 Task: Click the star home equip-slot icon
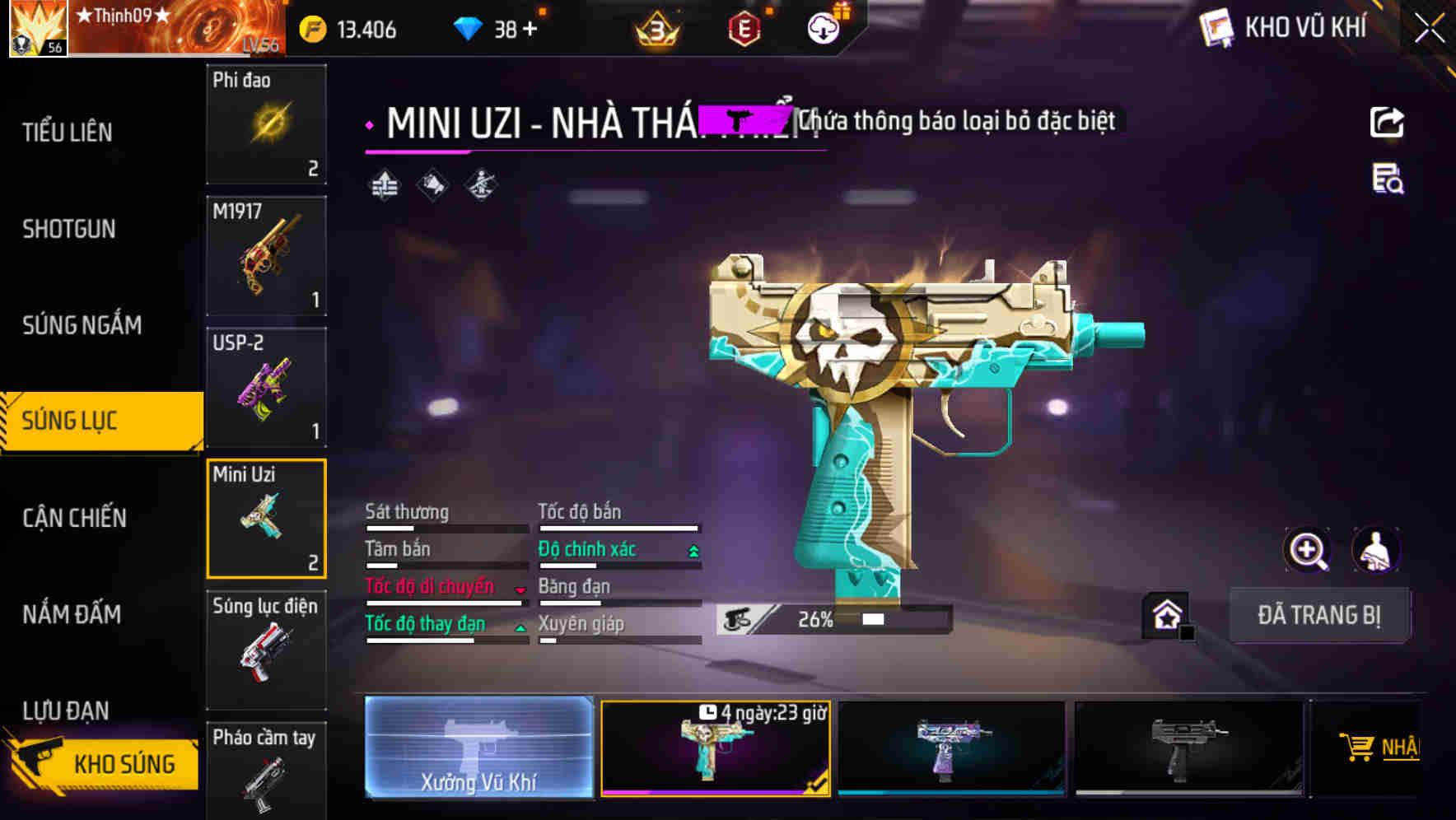(x=1165, y=615)
